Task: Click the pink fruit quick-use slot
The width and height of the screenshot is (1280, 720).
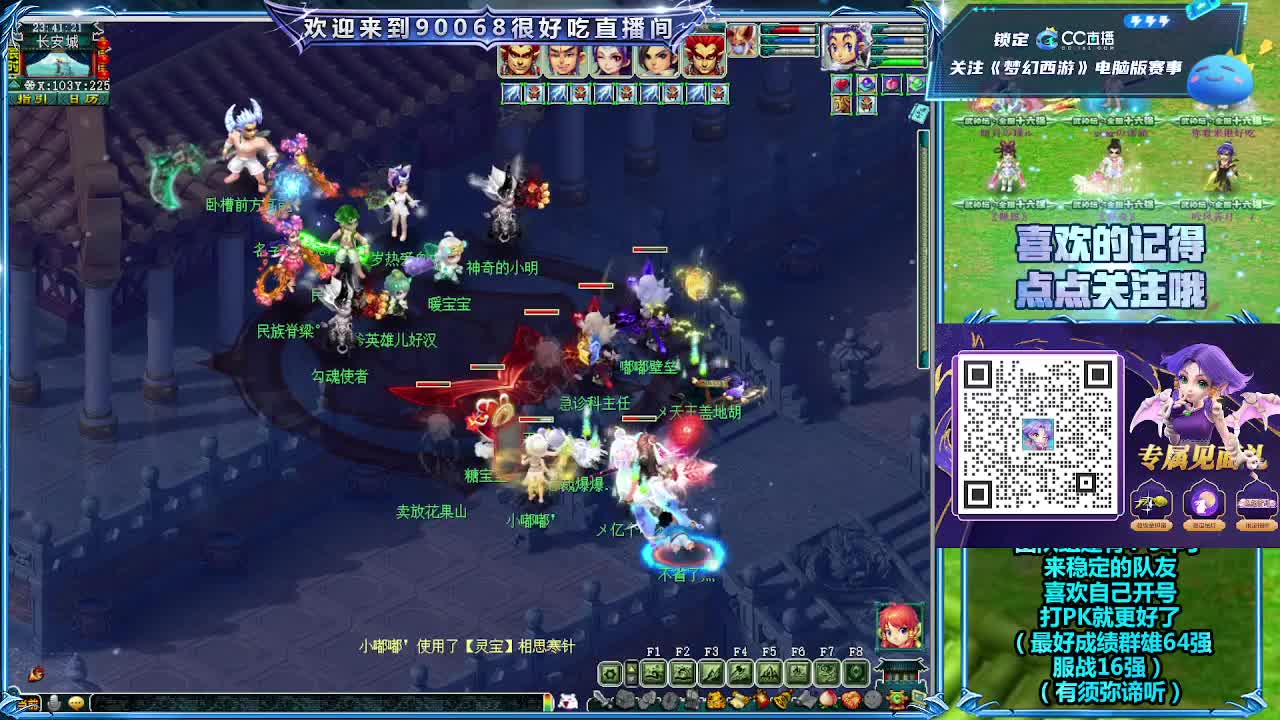Action: pyautogui.click(x=892, y=84)
